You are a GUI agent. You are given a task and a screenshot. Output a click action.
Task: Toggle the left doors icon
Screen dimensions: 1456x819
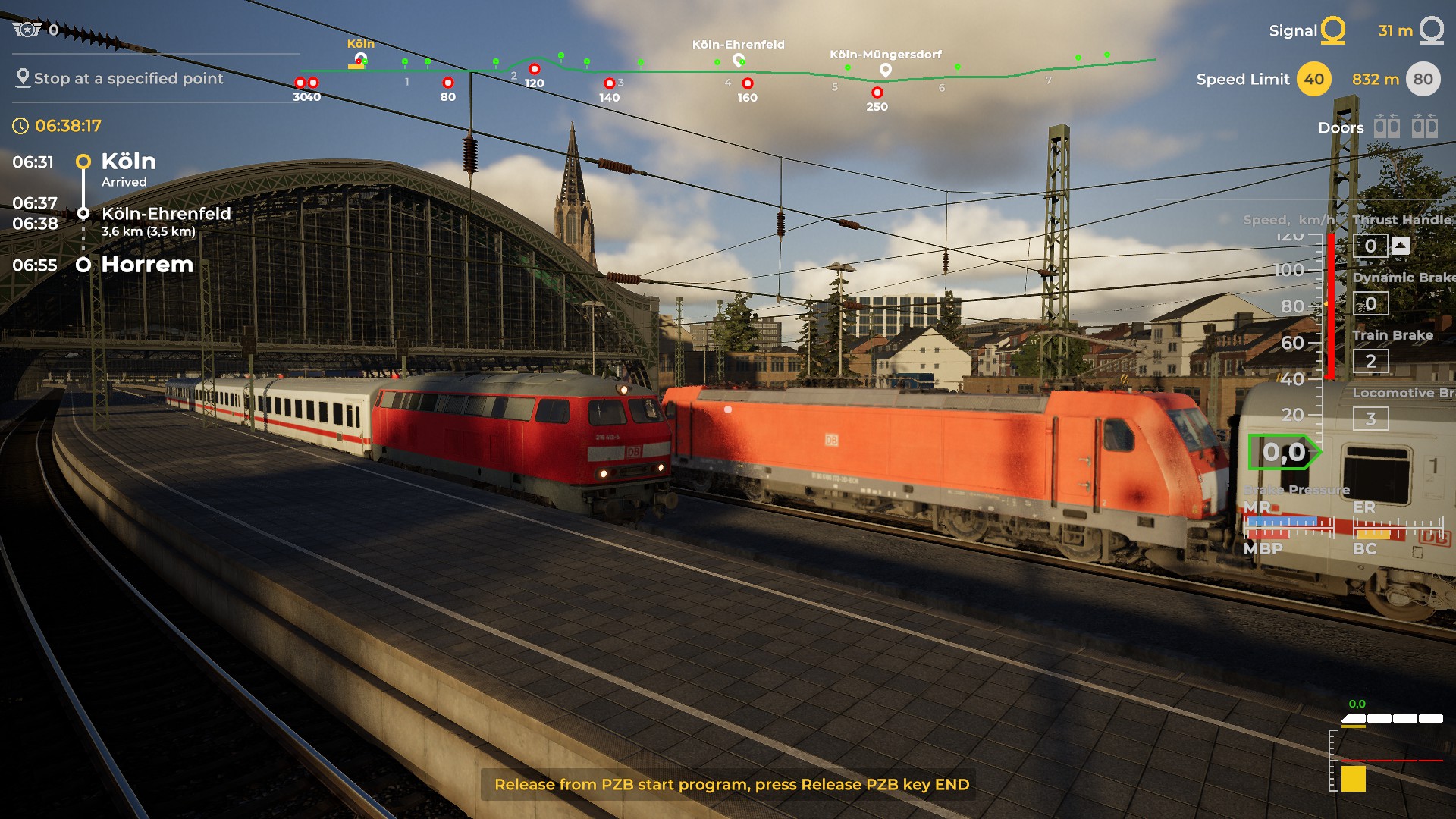(1387, 126)
